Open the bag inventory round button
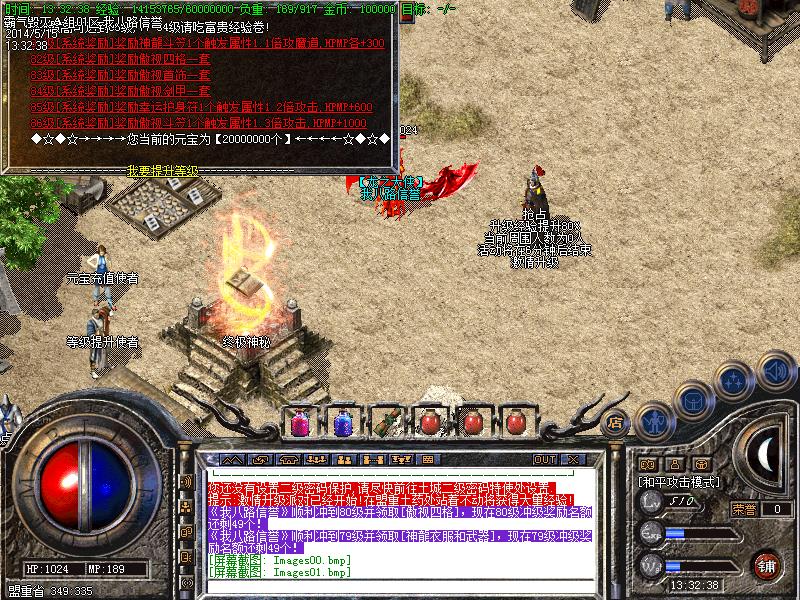This screenshot has height=600, width=800. [x=693, y=400]
